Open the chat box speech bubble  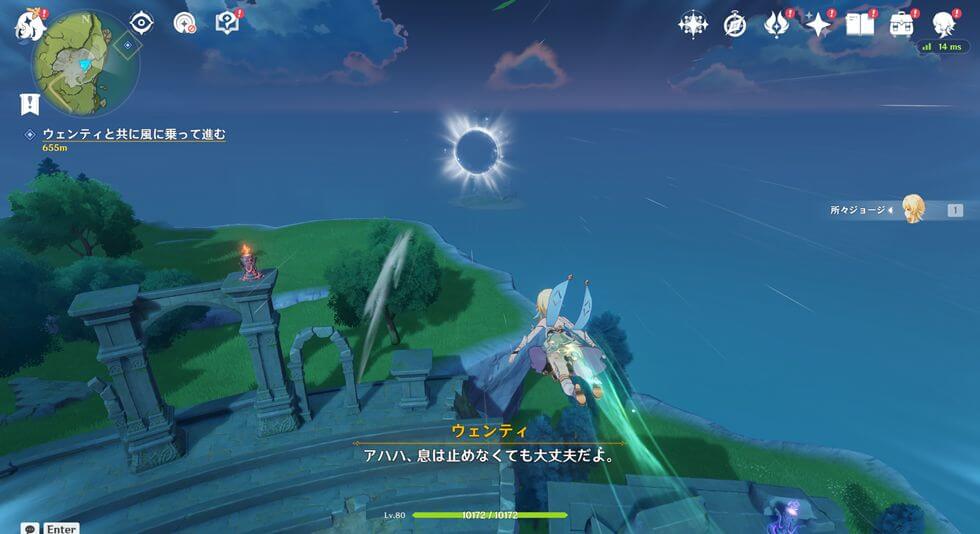coord(30,528)
